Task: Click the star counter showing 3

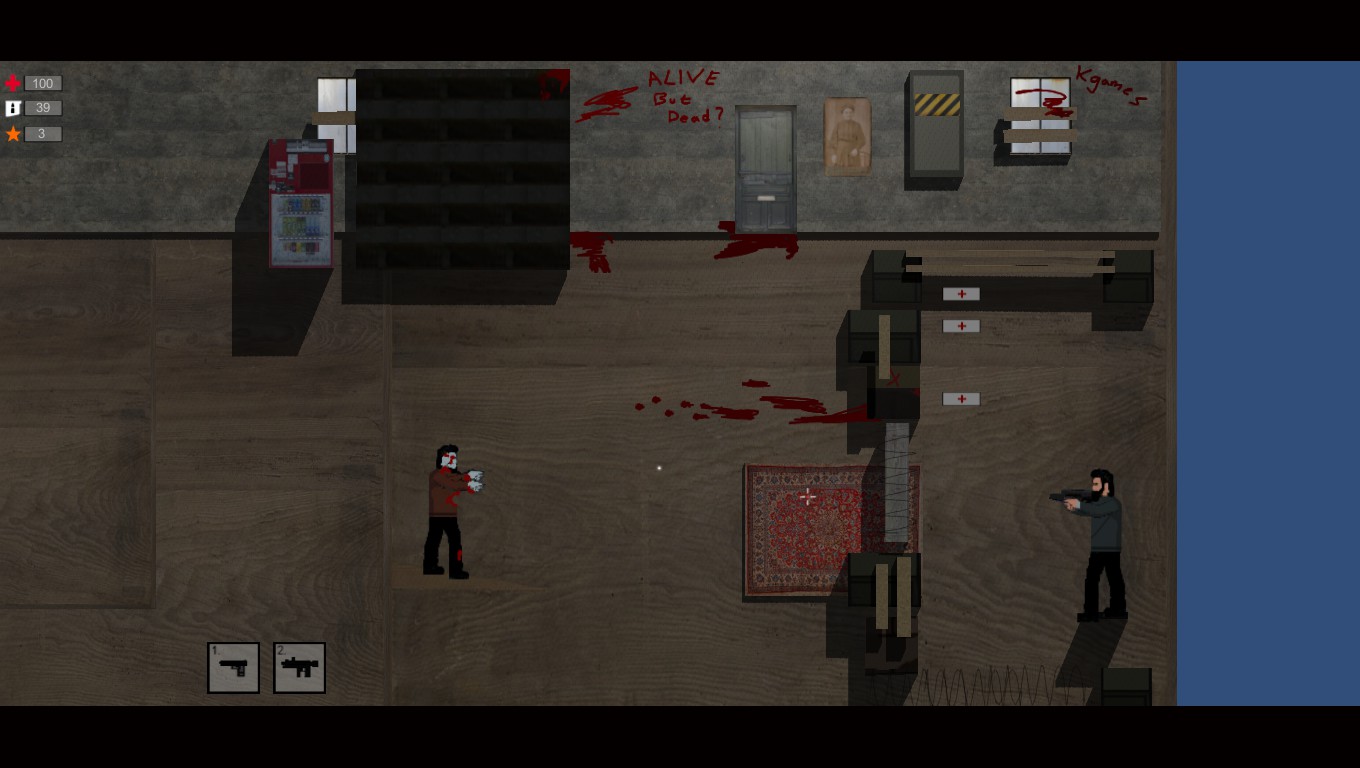Action: tap(42, 133)
